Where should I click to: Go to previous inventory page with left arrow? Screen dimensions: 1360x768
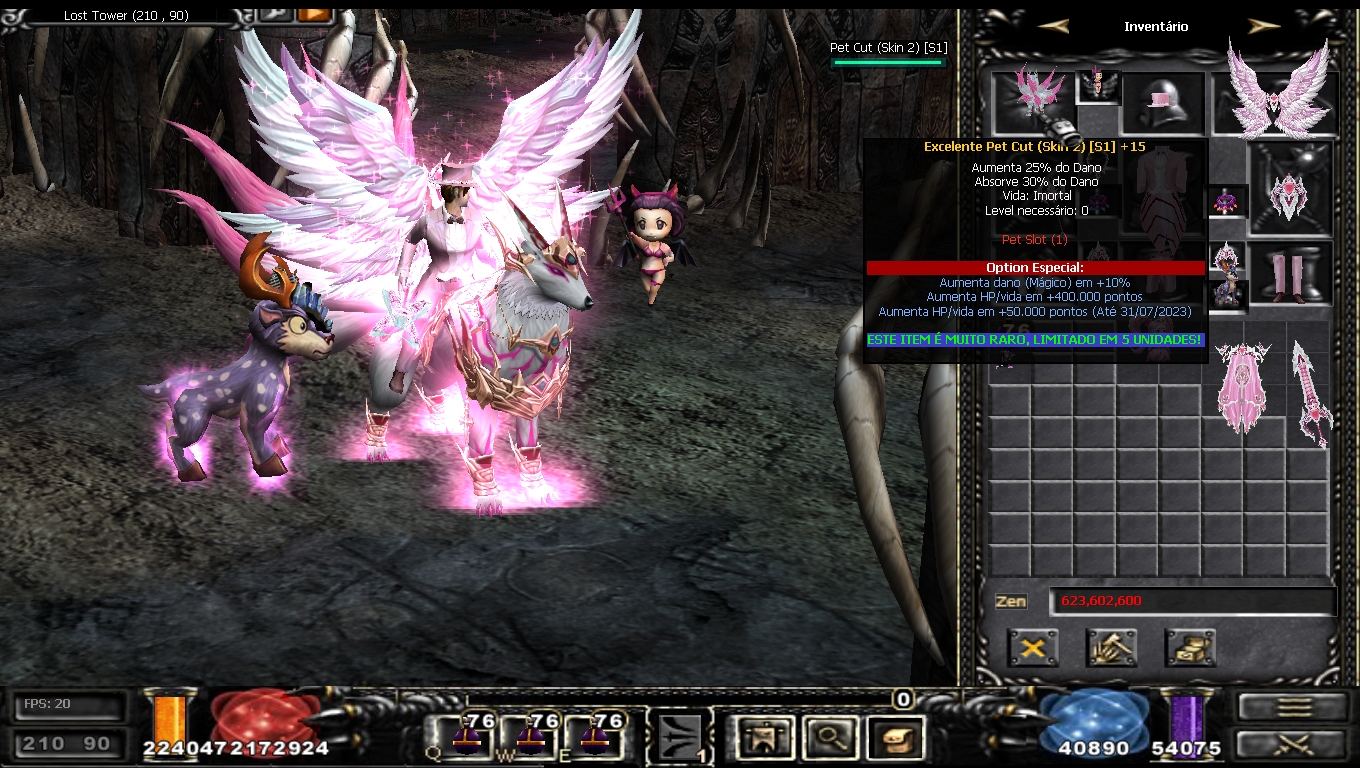tap(1053, 27)
